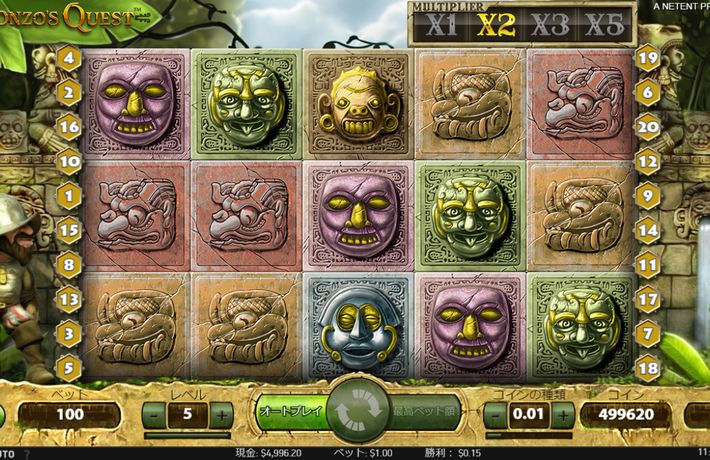Decrease the bet level with minus
The height and width of the screenshot is (460, 710).
pos(155,413)
